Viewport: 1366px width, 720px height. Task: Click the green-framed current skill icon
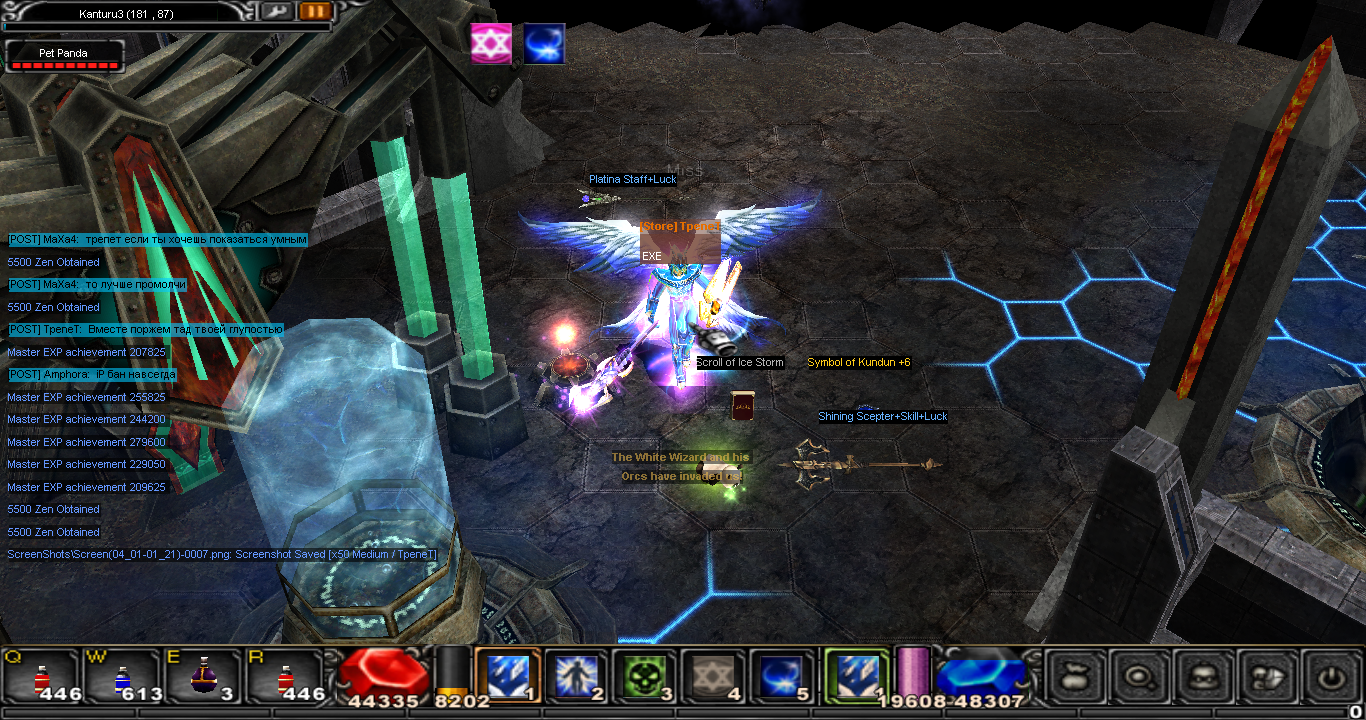coord(855,676)
